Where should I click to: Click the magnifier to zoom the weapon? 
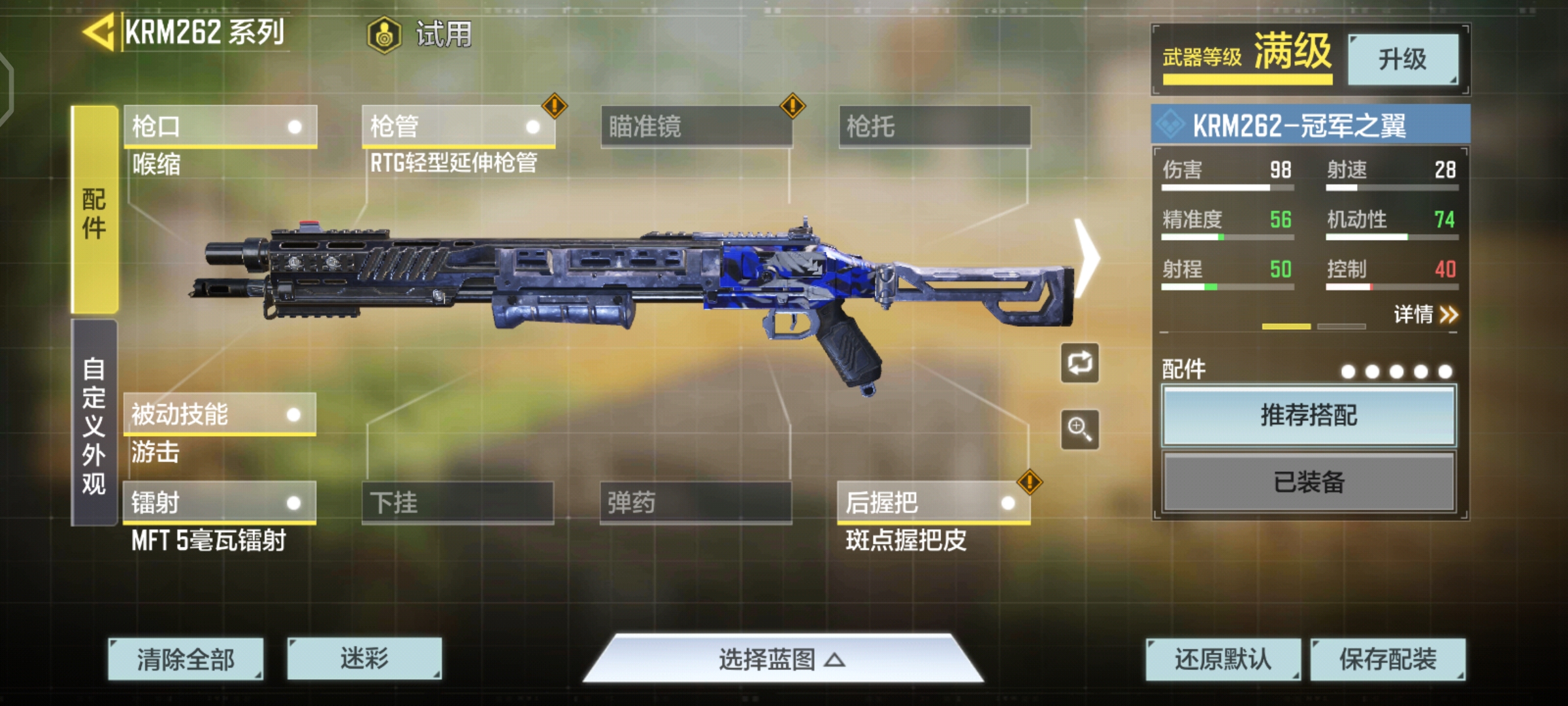click(1079, 430)
